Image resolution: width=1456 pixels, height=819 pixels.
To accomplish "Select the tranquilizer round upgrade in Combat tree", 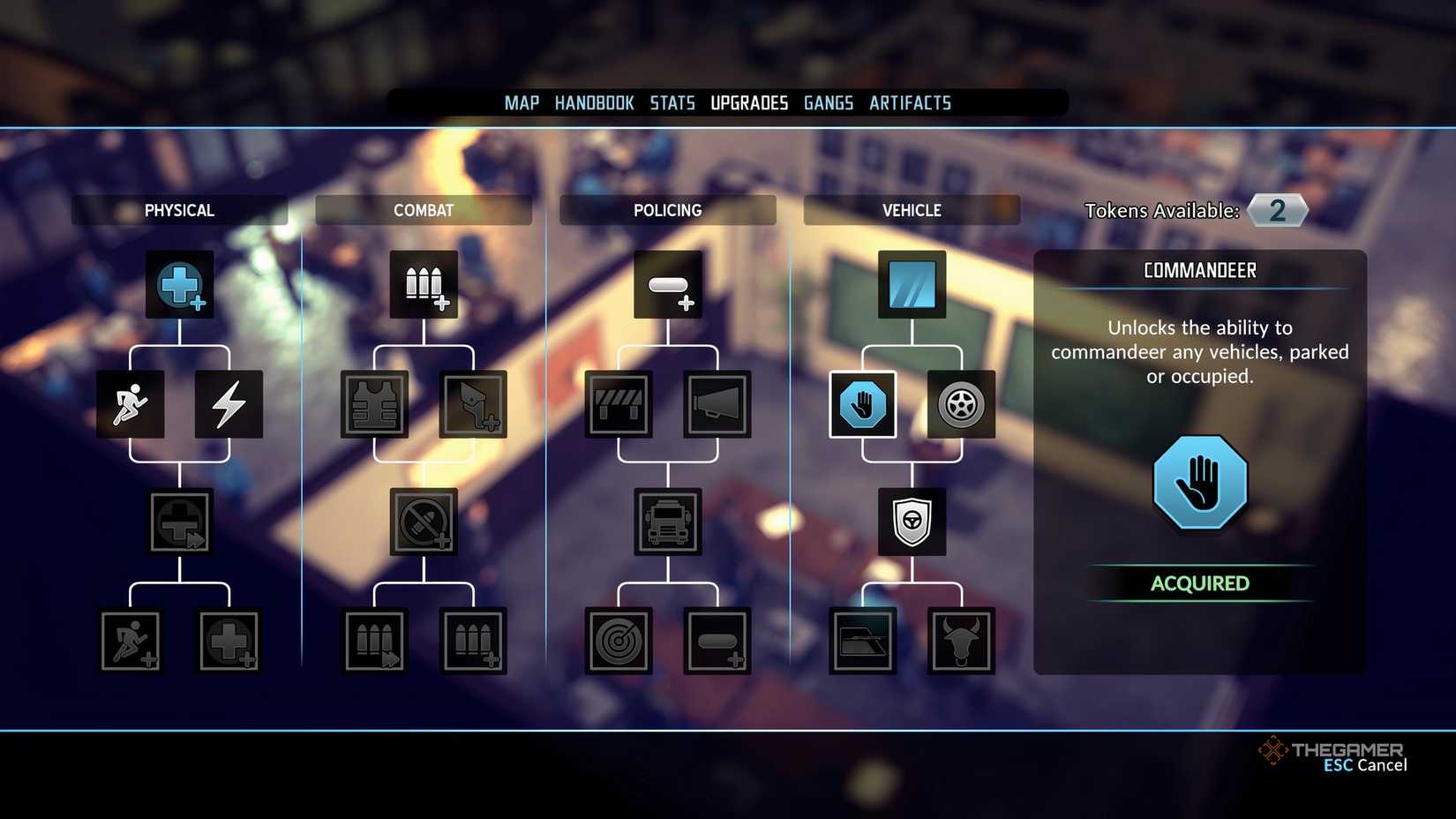I will (x=424, y=522).
